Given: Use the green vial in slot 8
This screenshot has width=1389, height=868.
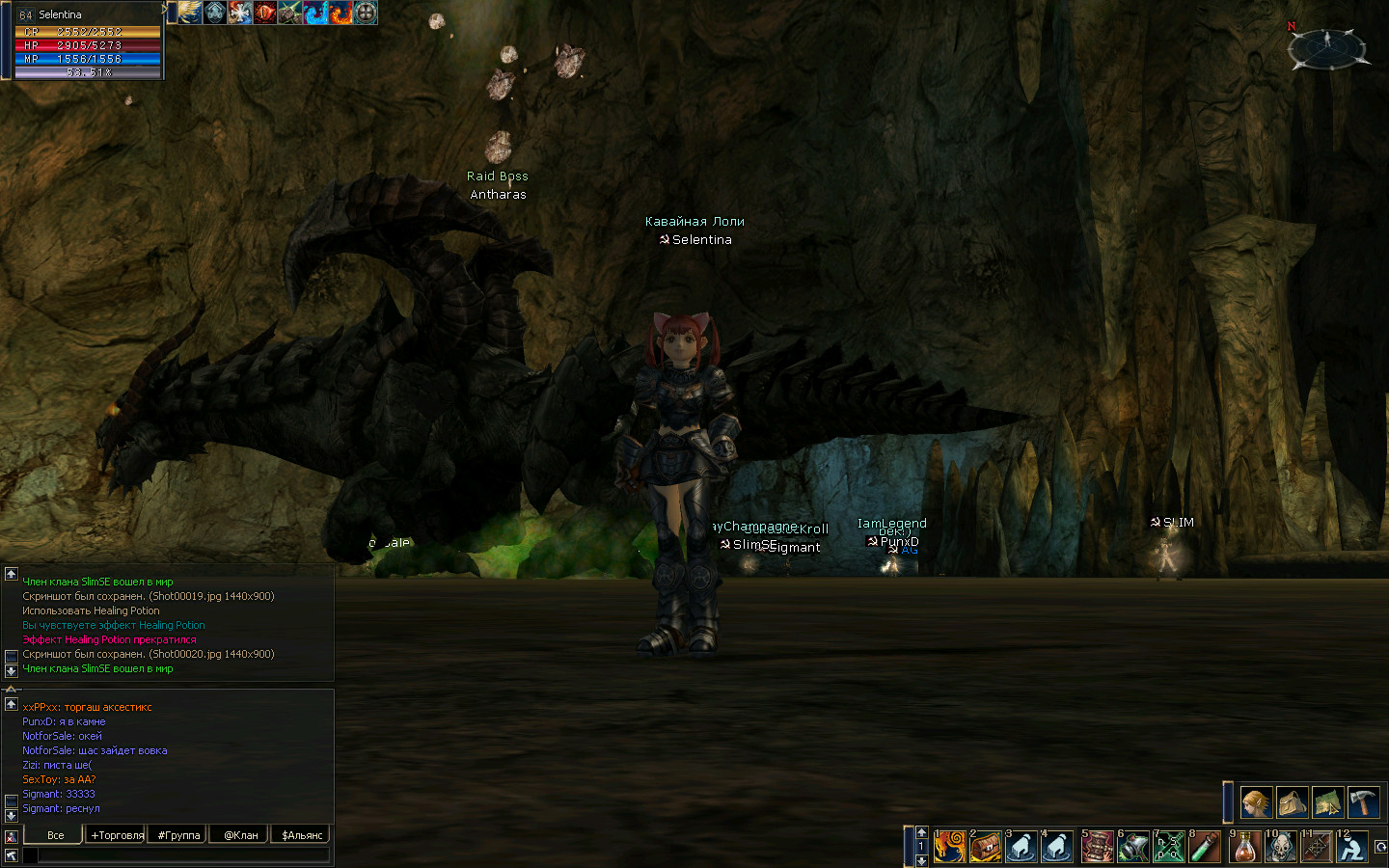Looking at the screenshot, I should coord(1205,847).
